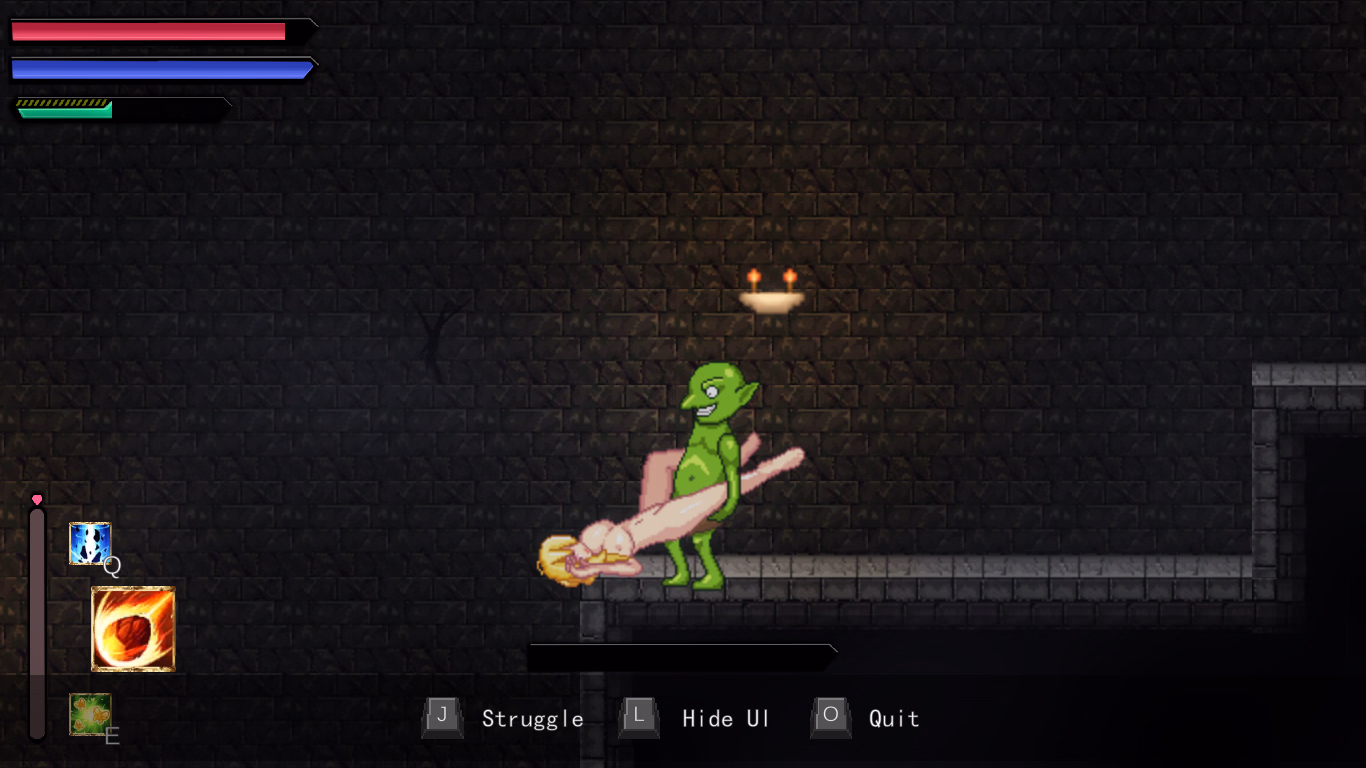The width and height of the screenshot is (1366, 768).
Task: Activate the flaming meteor skill icon
Action: click(x=133, y=629)
